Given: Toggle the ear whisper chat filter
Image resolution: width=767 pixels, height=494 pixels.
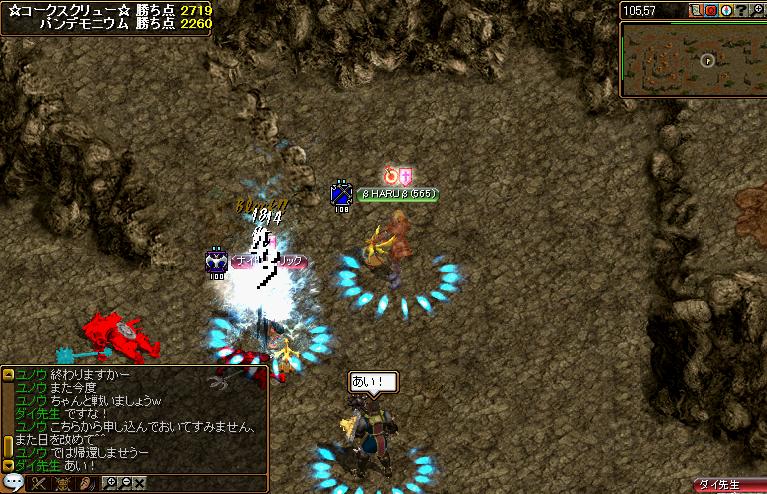Looking at the screenshot, I should coord(86,483).
